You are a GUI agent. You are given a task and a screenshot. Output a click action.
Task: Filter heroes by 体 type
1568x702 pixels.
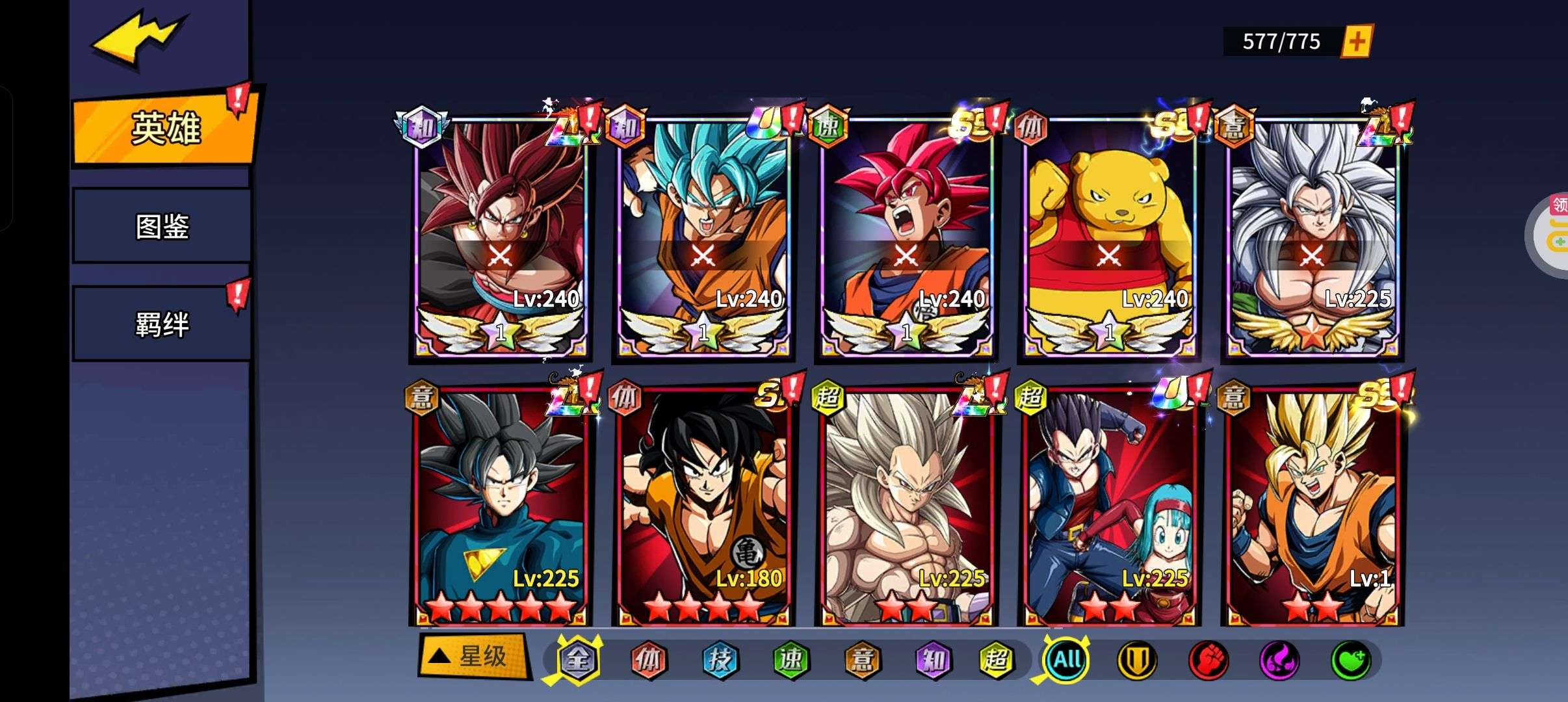[649, 660]
